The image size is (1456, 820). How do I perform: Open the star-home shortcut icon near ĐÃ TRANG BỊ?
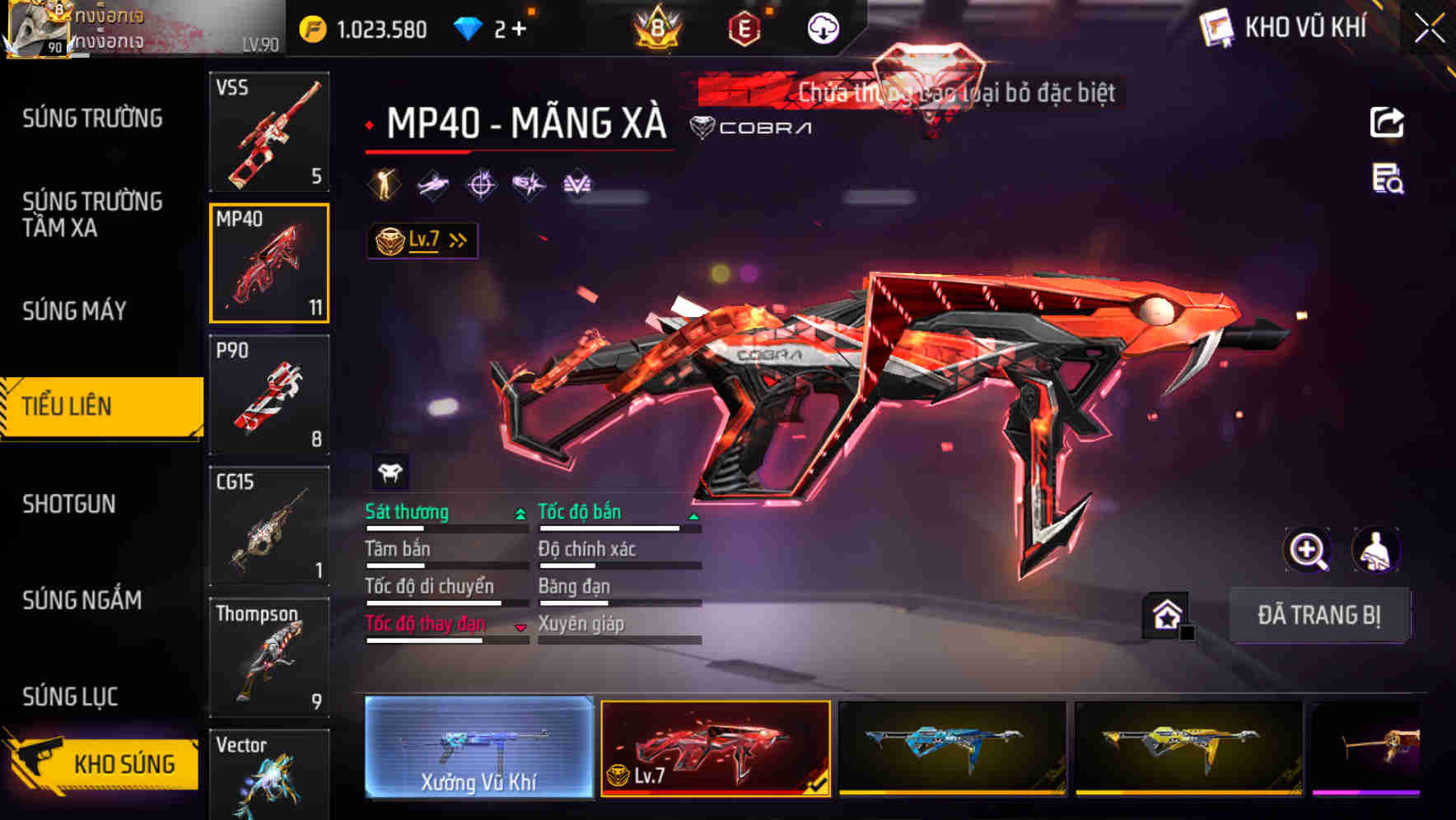(x=1166, y=614)
